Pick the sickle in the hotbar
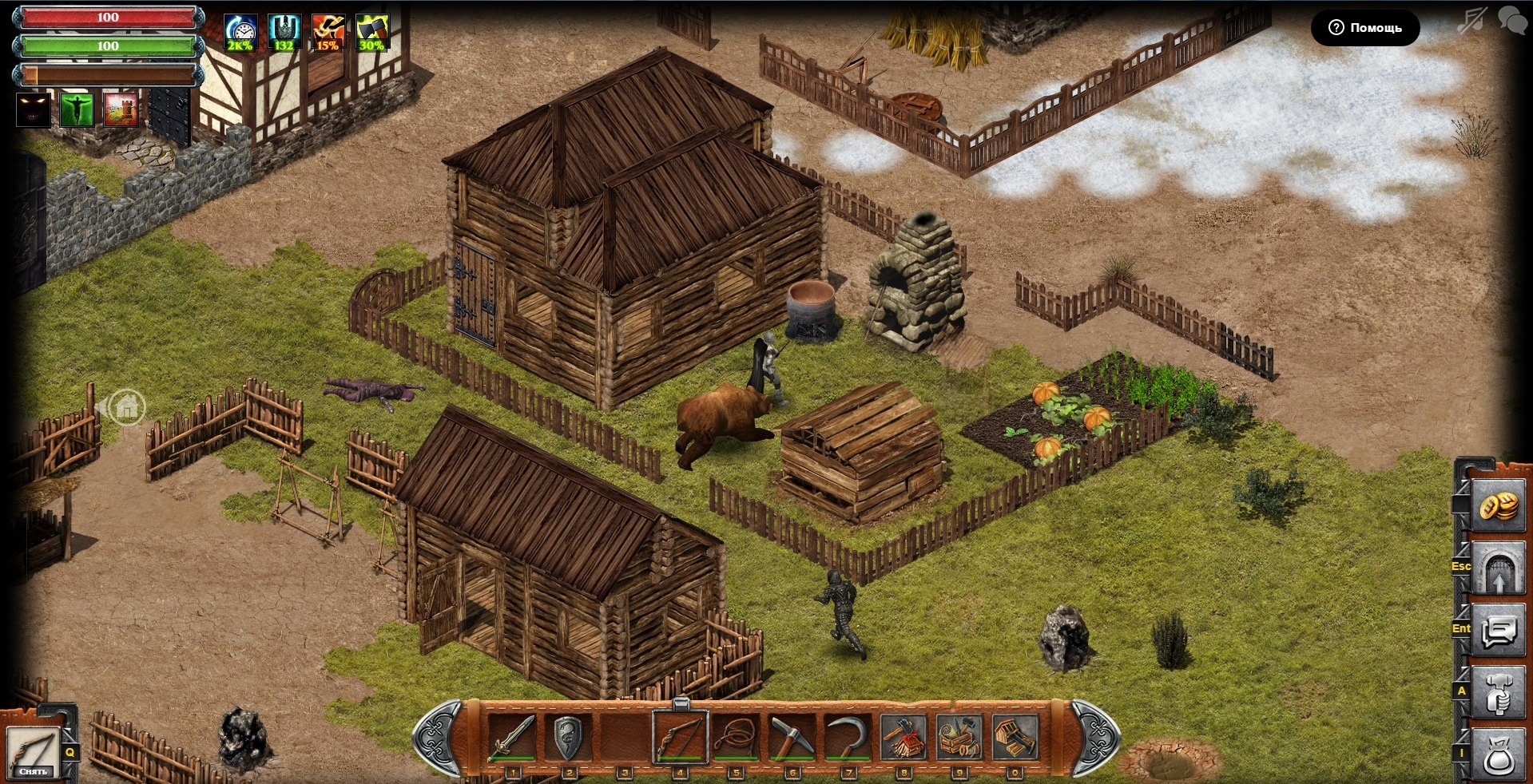This screenshot has height=784, width=1533. click(848, 736)
